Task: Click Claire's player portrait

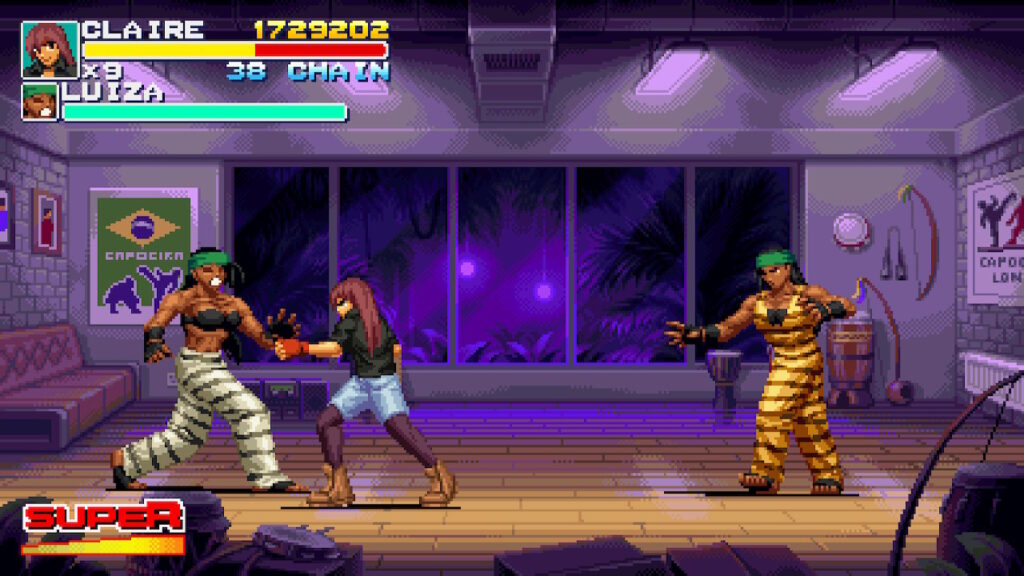Action: coord(49,50)
